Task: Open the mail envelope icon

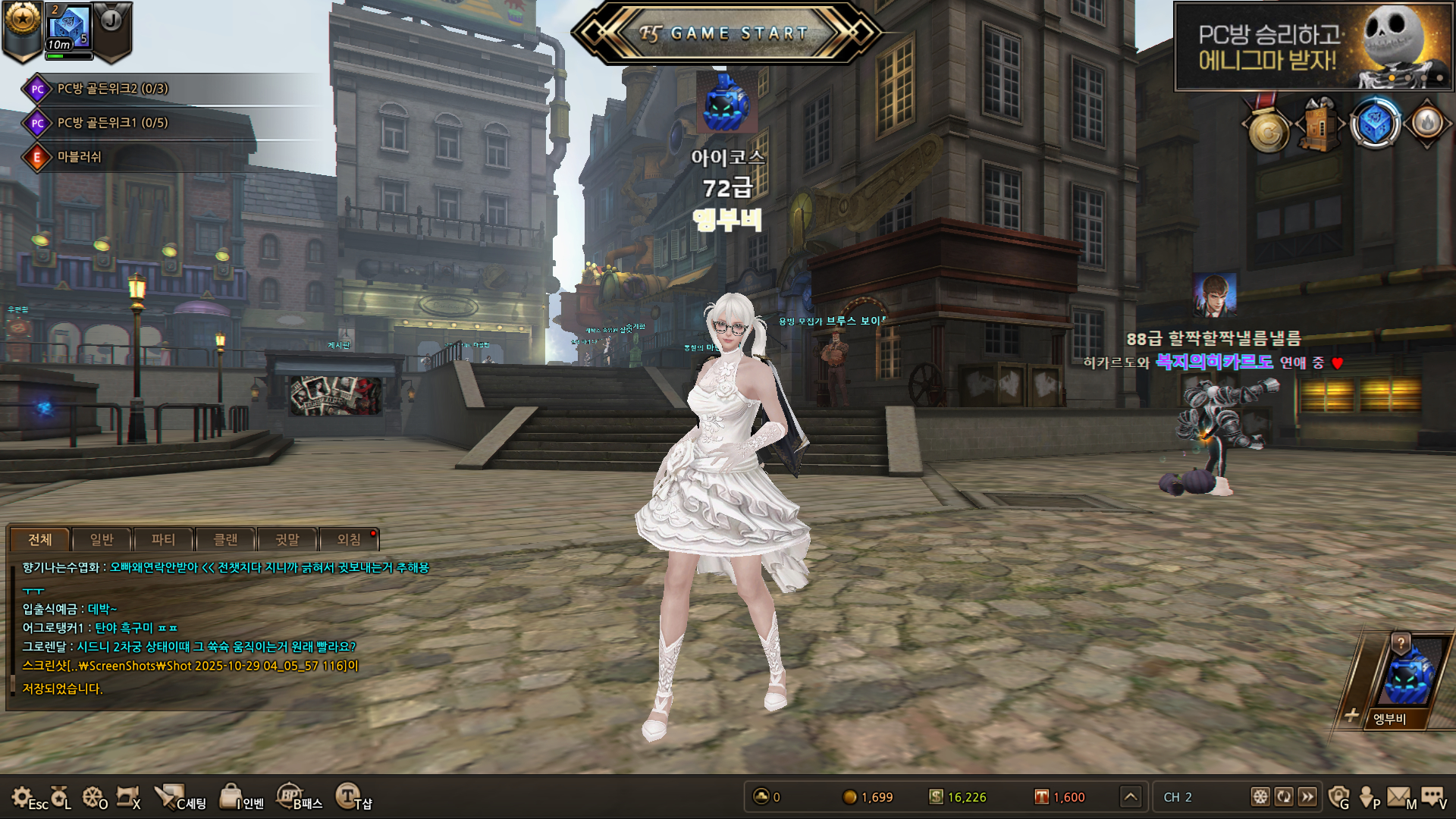Action: [x=1400, y=797]
